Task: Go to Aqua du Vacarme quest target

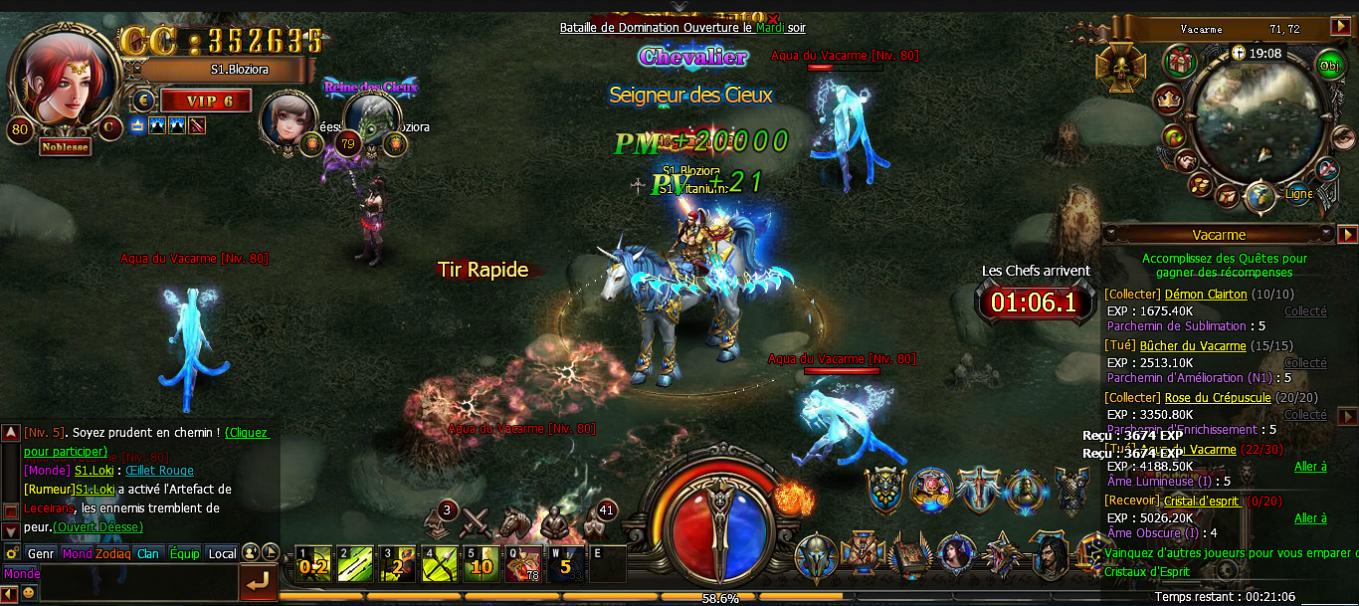Action: tap(1310, 467)
